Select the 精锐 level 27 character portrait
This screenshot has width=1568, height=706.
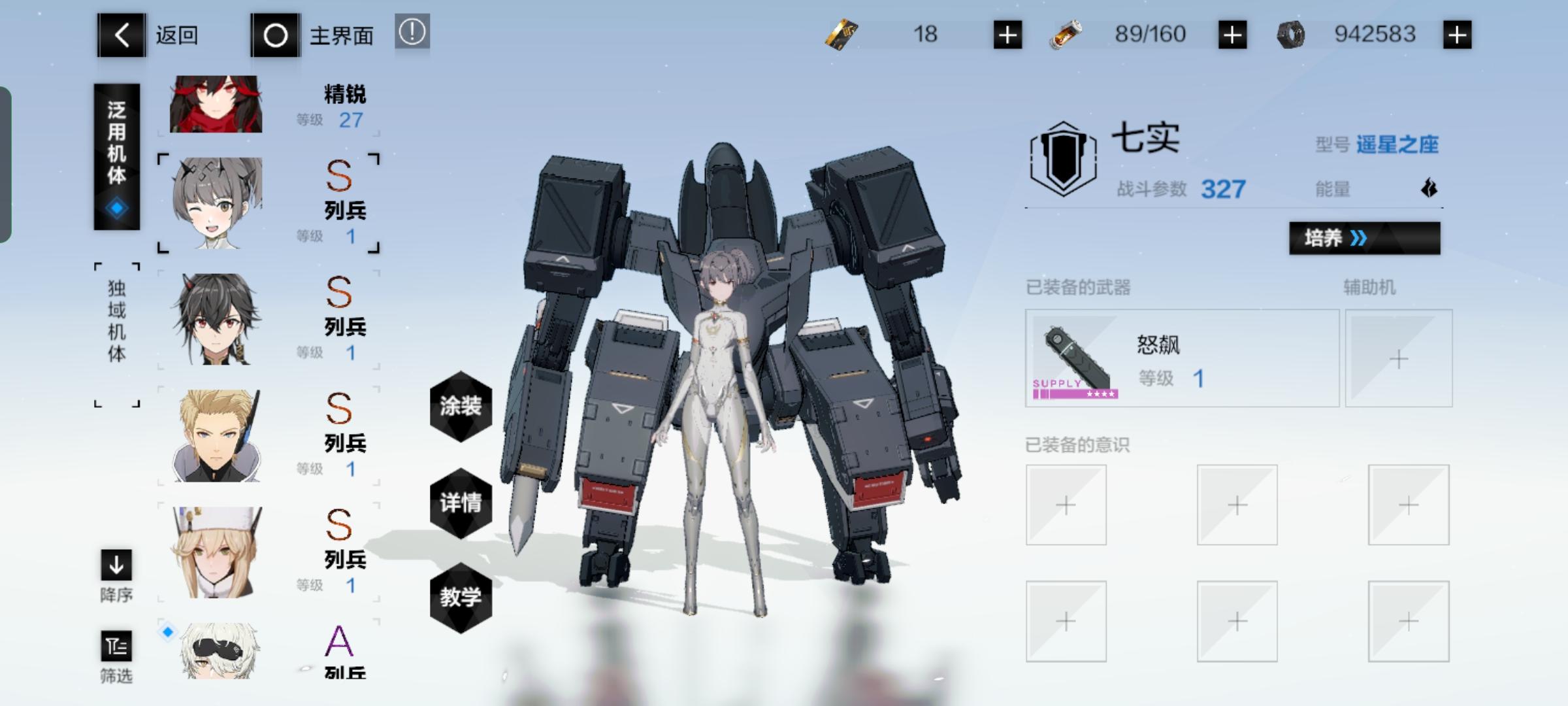216,105
